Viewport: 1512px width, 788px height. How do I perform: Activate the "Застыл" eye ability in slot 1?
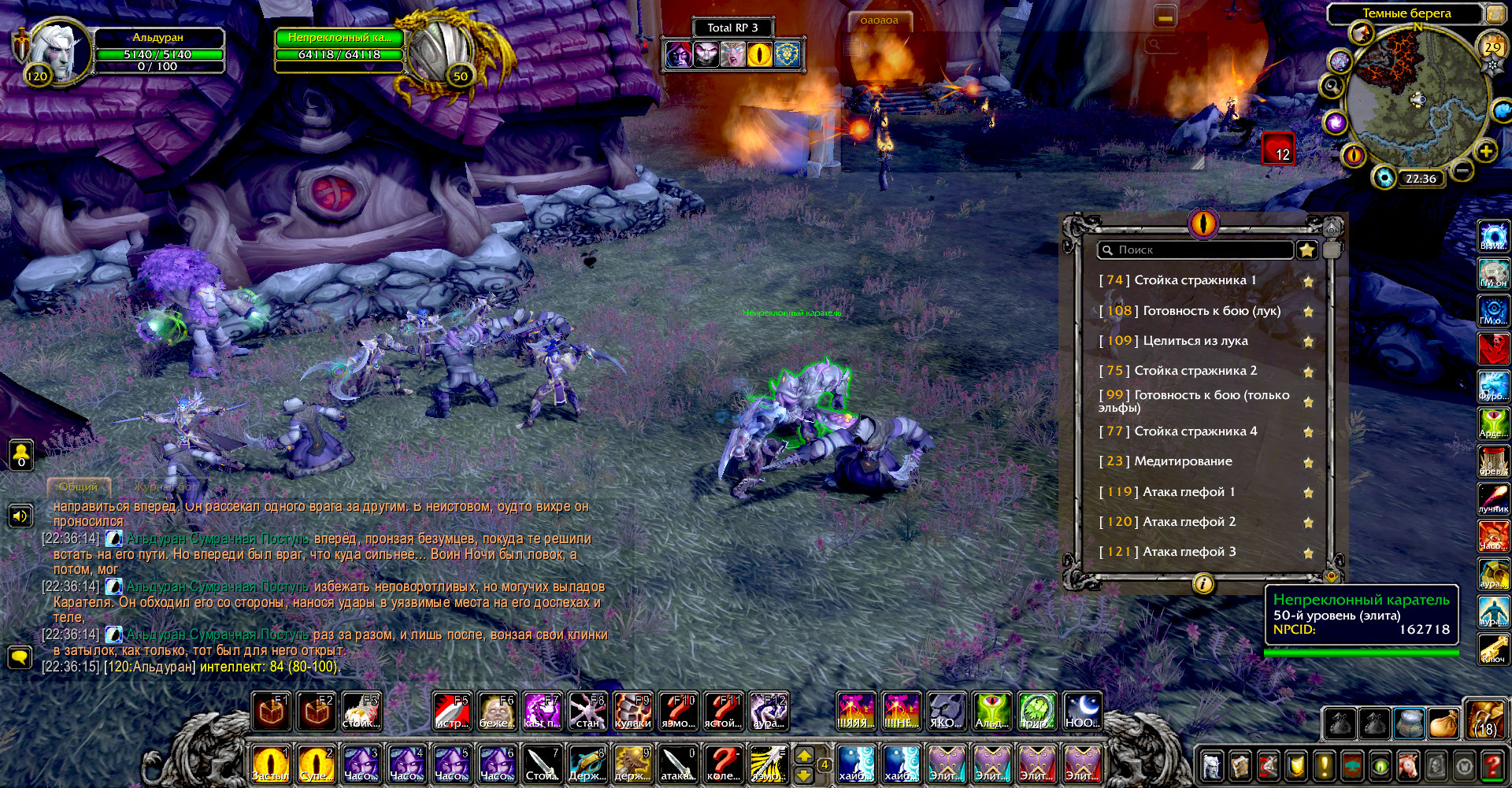[x=270, y=764]
